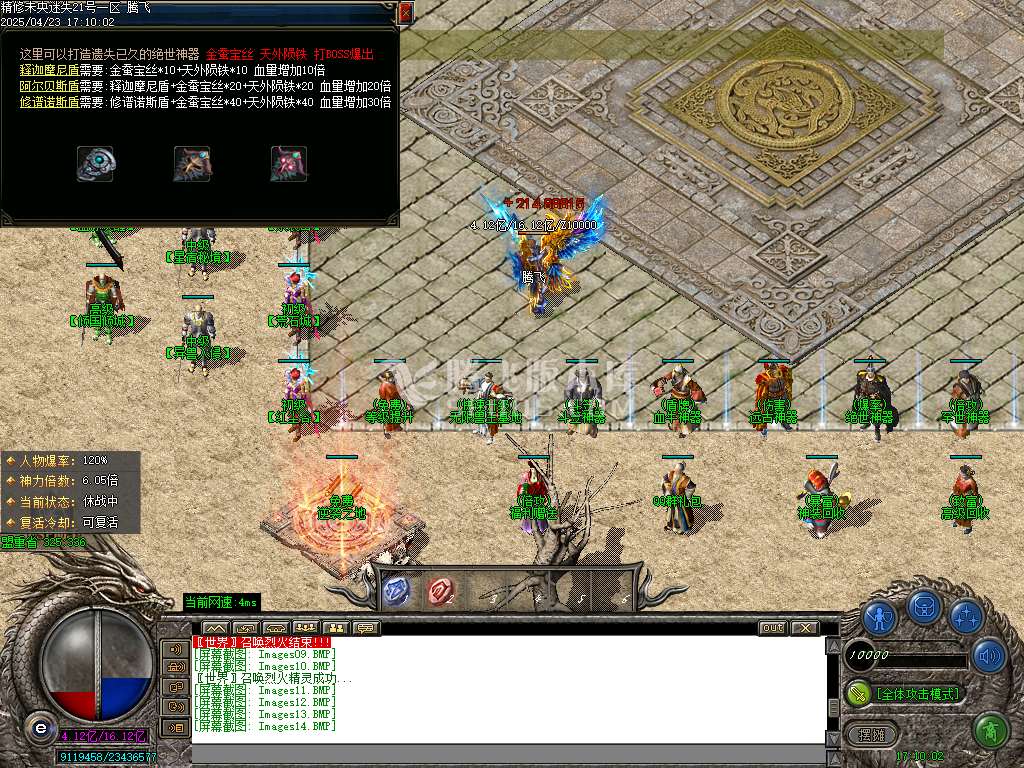
Task: Use the red potion in hotbar slot 2
Action: pos(439,591)
